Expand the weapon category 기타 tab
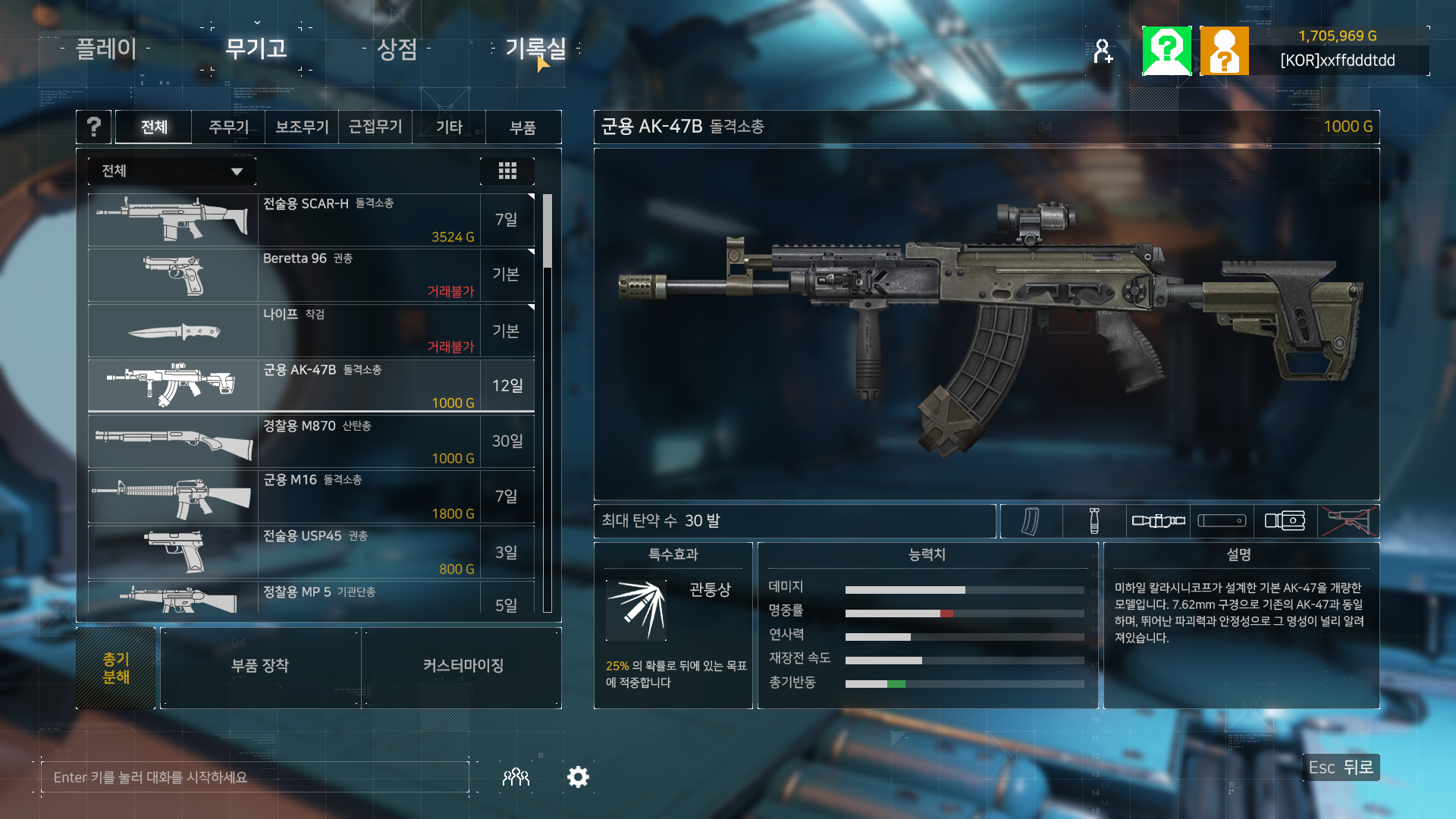 coord(448,127)
